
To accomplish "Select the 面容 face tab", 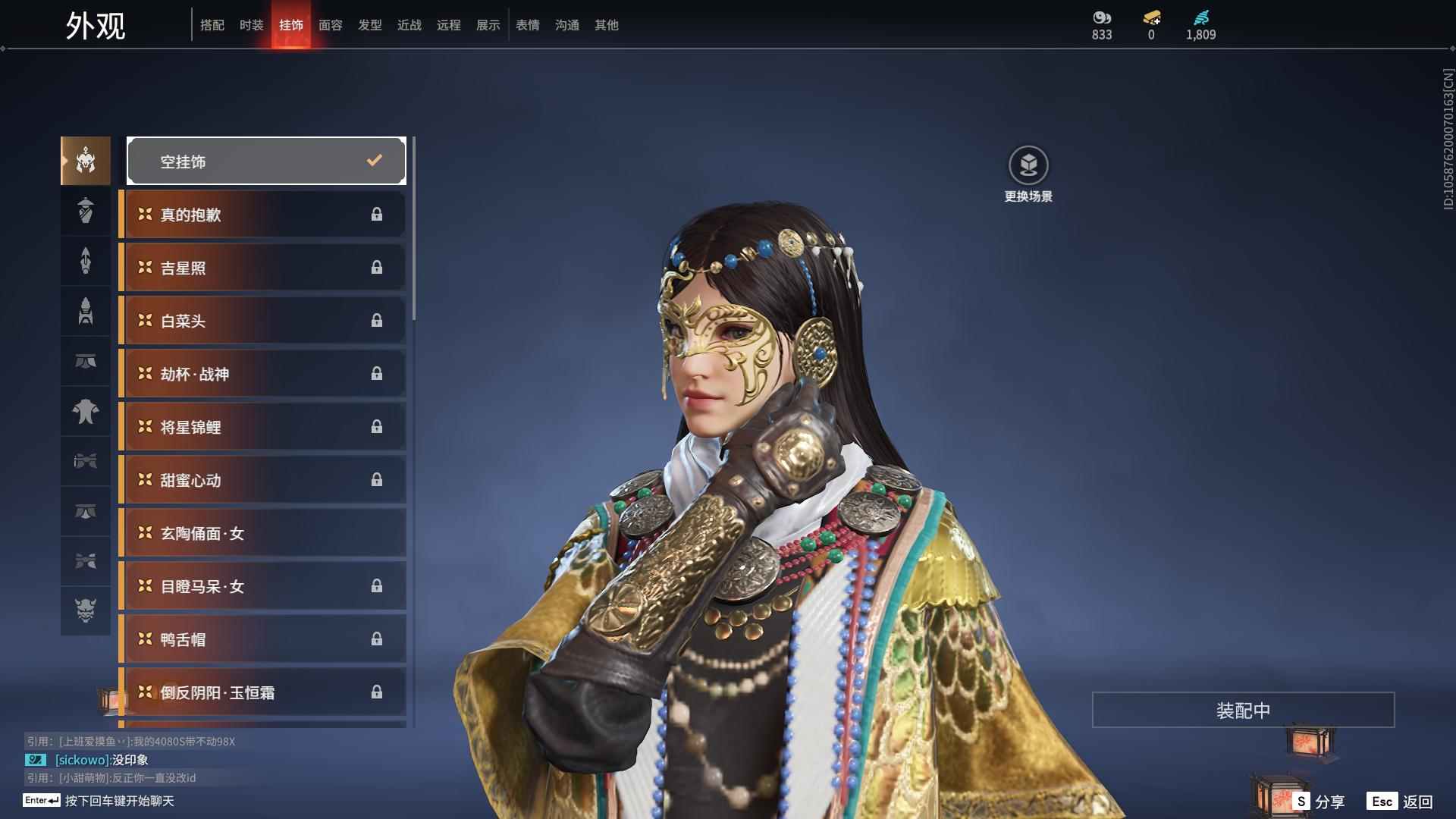I will tap(331, 25).
